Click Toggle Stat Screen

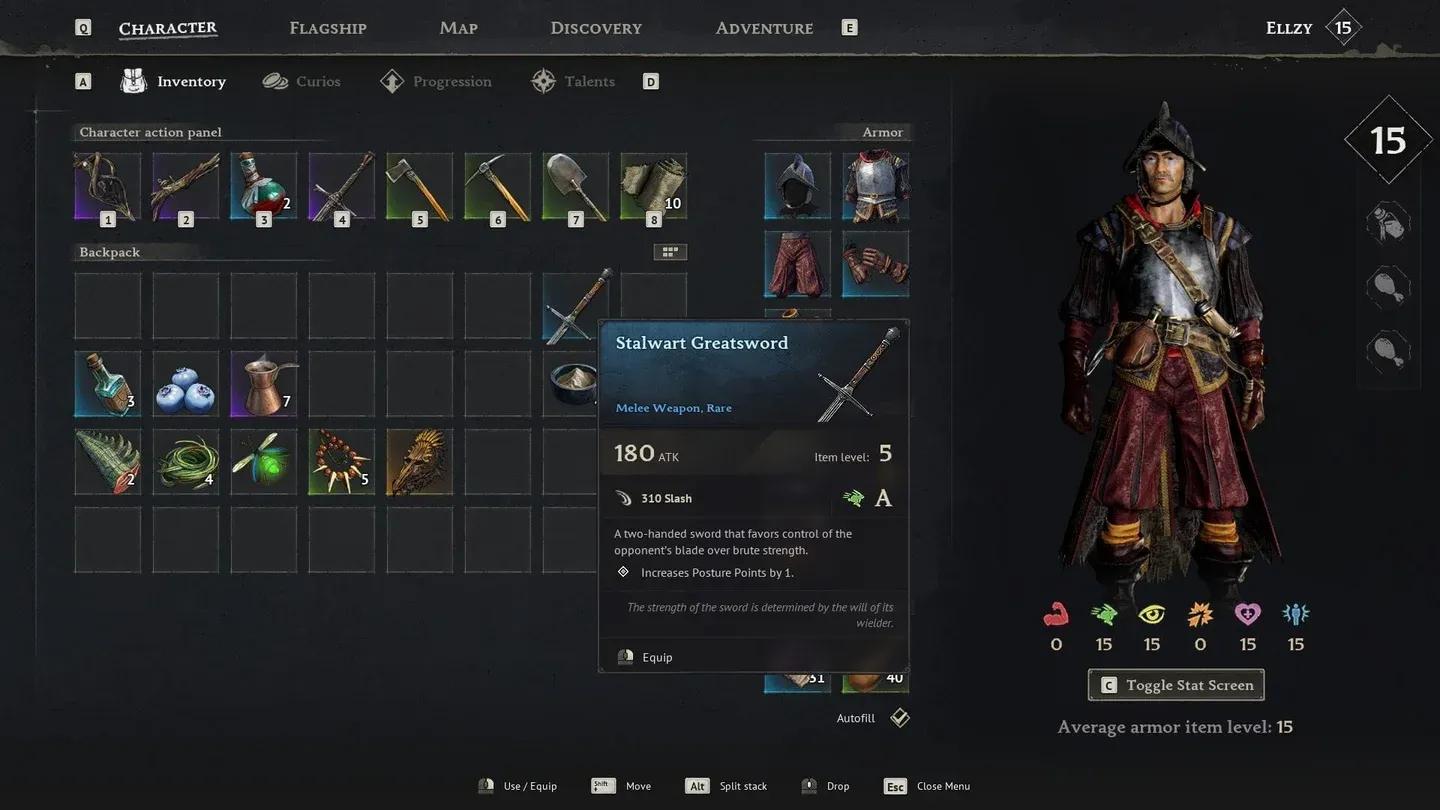tap(1175, 685)
